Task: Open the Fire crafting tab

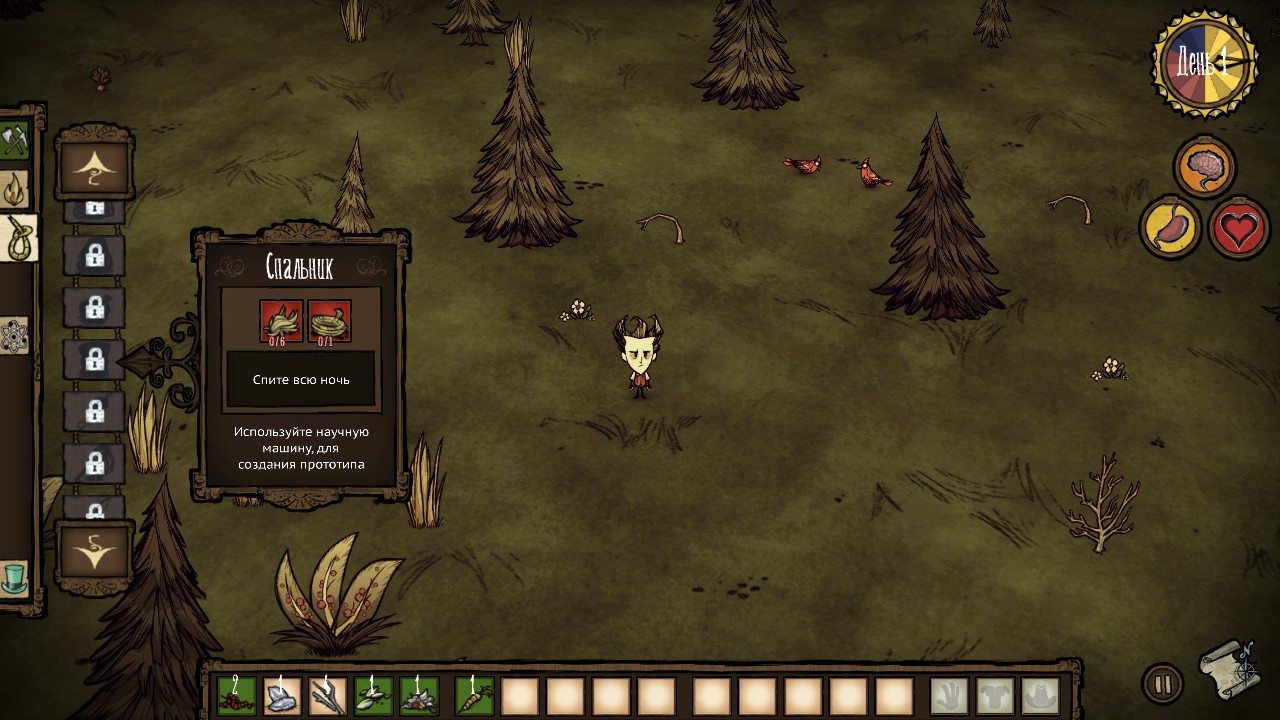Action: coord(14,189)
